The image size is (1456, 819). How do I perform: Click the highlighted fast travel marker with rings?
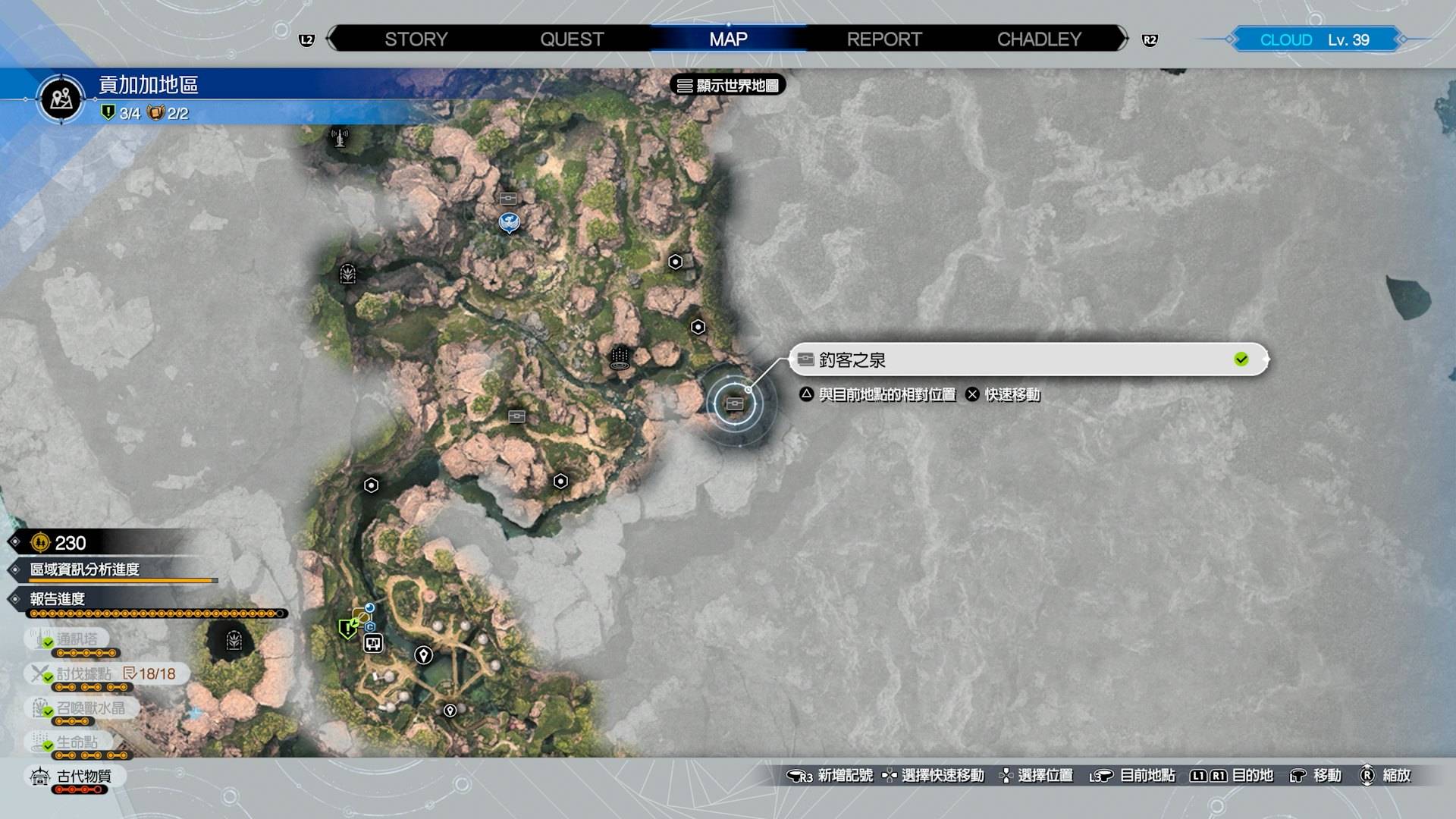[x=735, y=403]
